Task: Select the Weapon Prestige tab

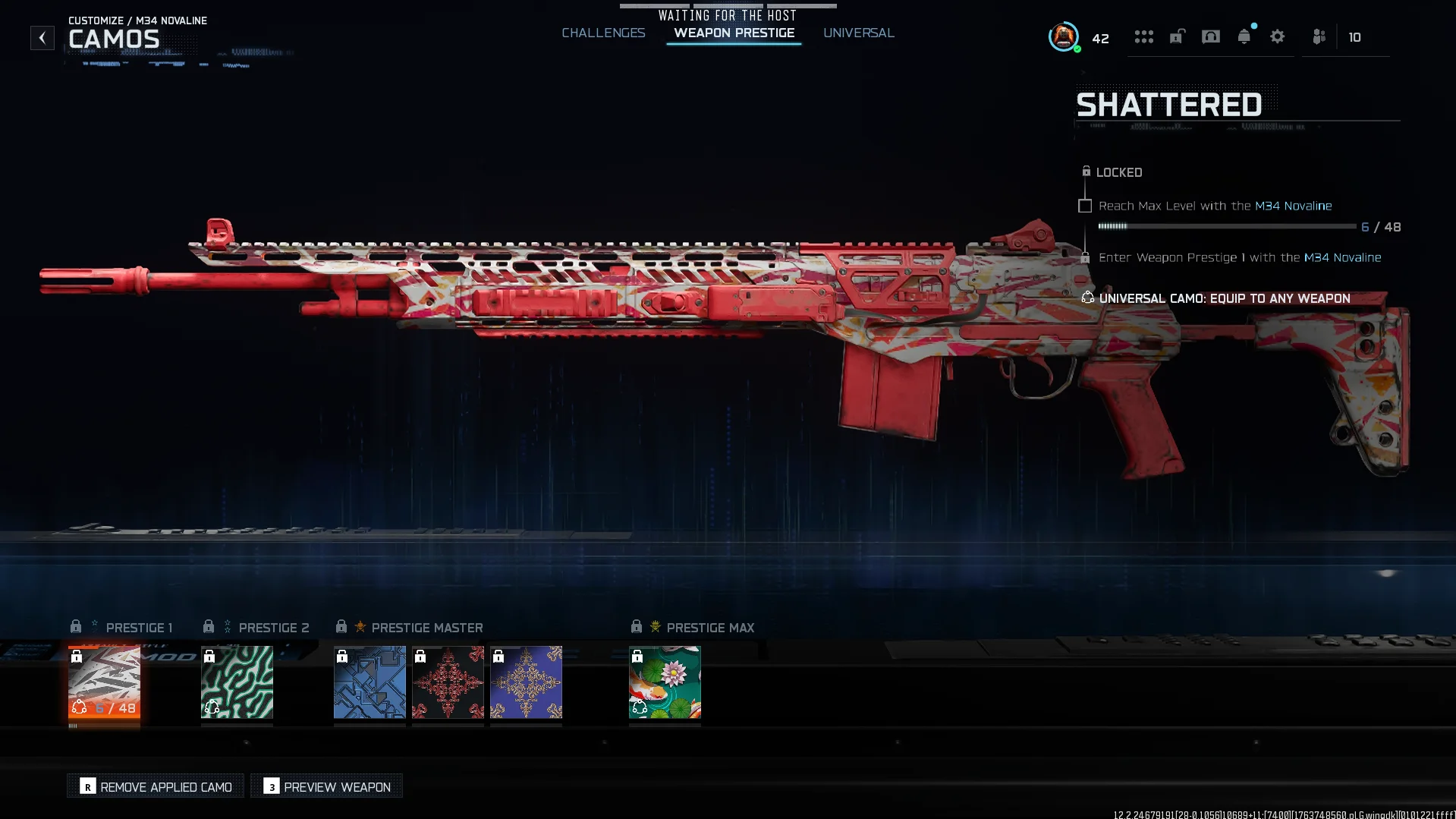Action: (734, 33)
